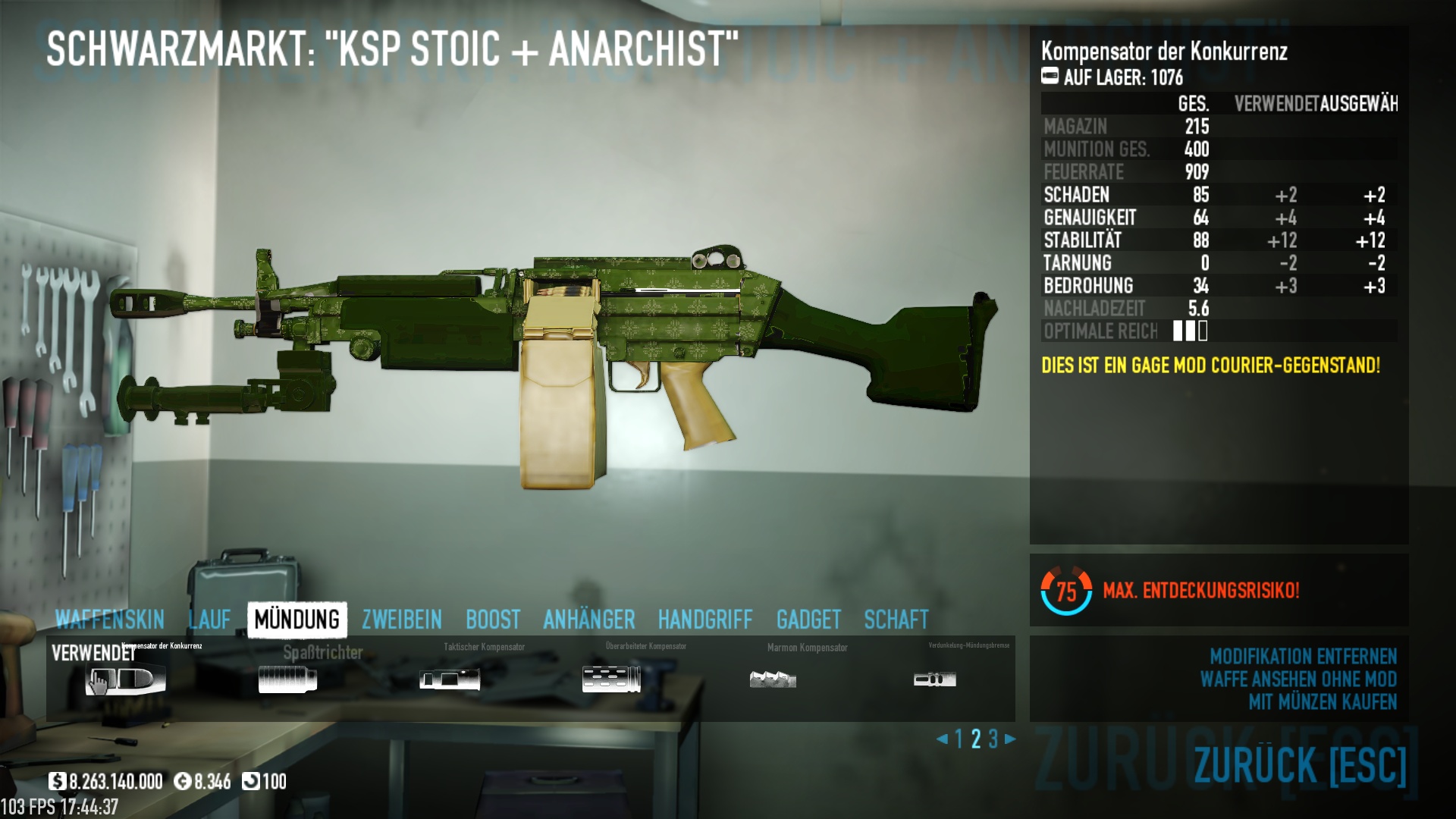Go to mod page 3
Image resolution: width=1456 pixels, height=819 pixels.
(993, 739)
